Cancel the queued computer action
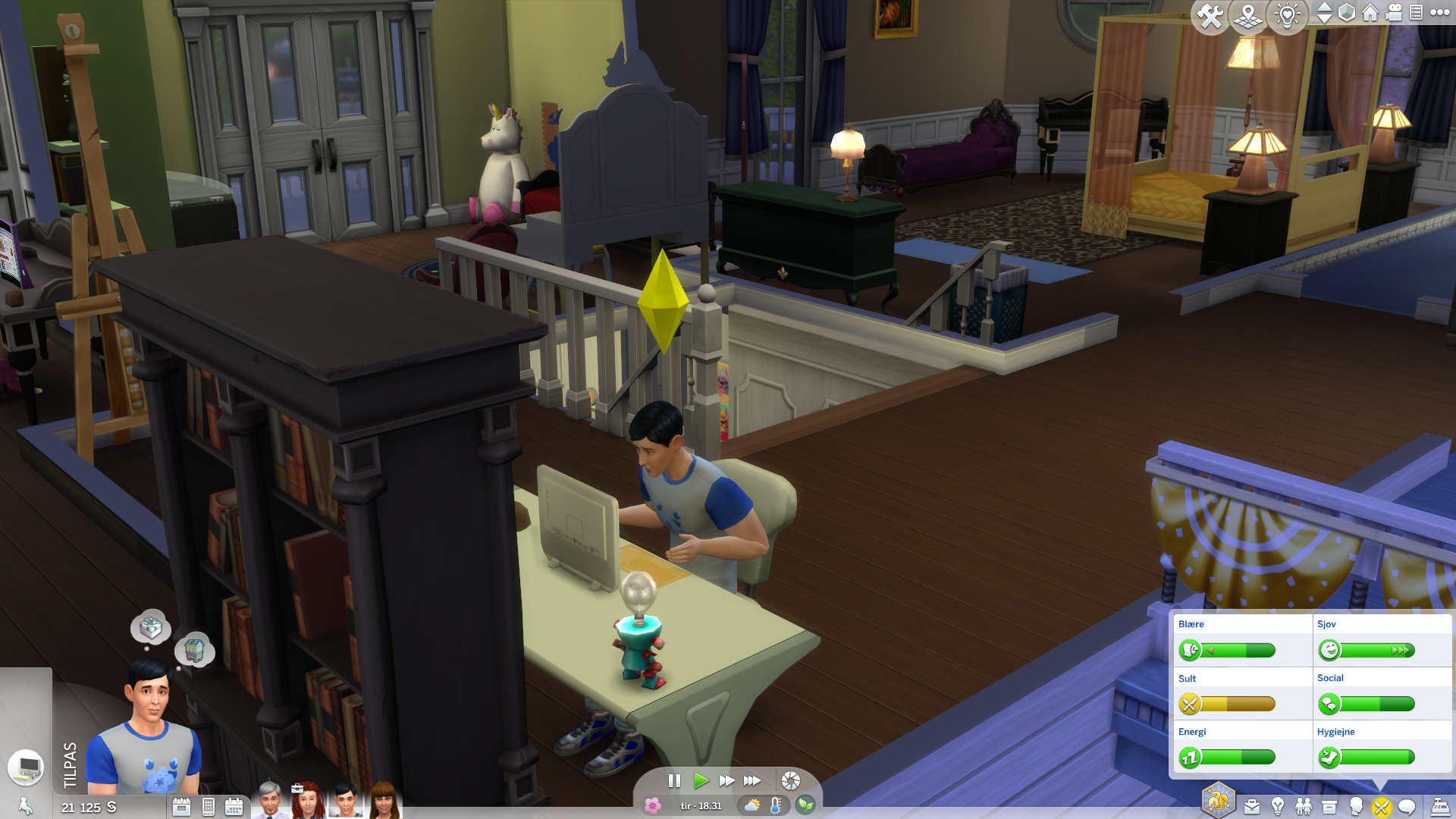Image resolution: width=1456 pixels, height=819 pixels. [x=27, y=767]
